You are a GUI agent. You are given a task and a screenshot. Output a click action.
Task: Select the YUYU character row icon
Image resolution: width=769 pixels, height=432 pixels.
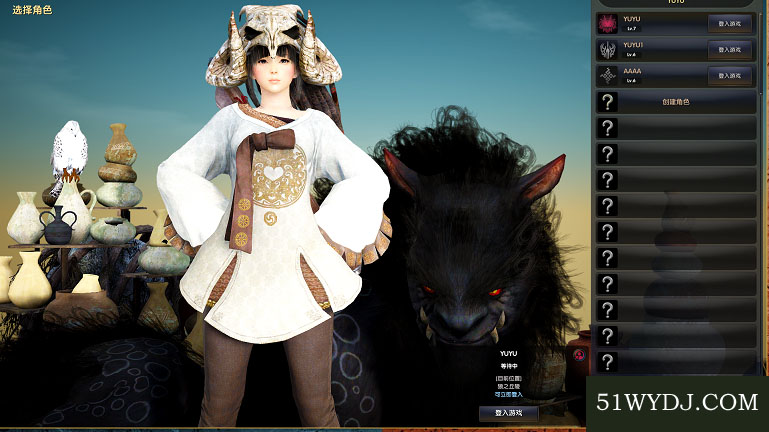tap(607, 23)
